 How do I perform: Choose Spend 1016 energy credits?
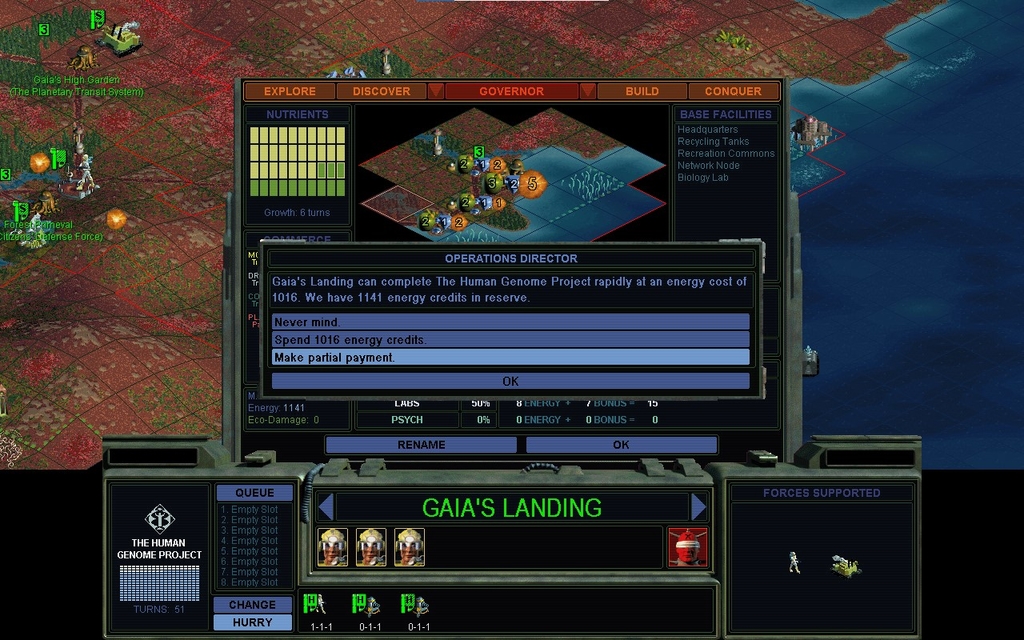(x=510, y=340)
